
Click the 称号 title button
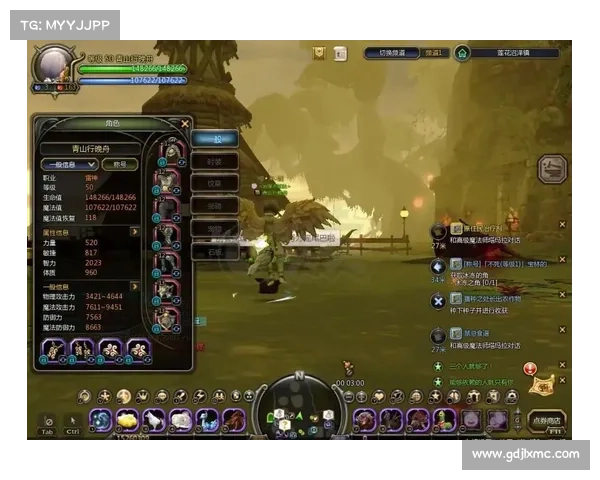point(119,164)
